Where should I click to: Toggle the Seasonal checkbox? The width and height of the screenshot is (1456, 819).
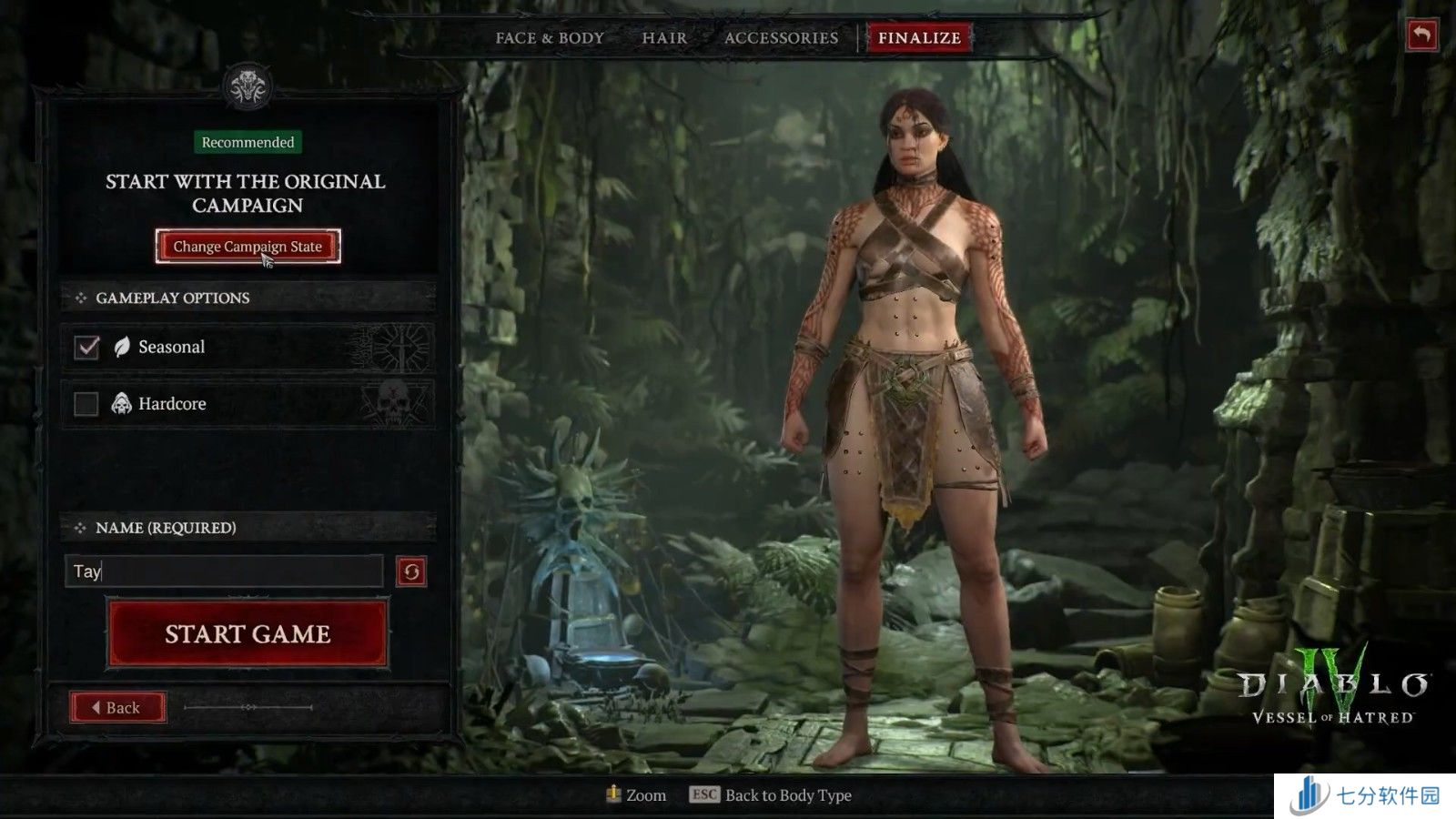coord(86,347)
